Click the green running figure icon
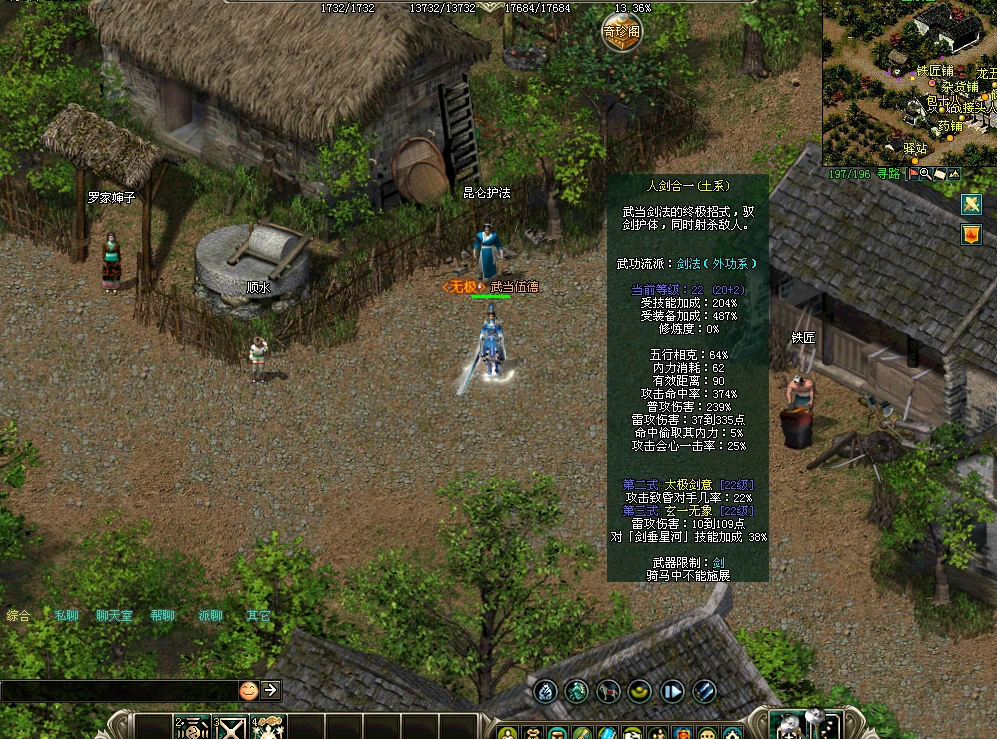The width and height of the screenshot is (997, 739). pos(576,690)
